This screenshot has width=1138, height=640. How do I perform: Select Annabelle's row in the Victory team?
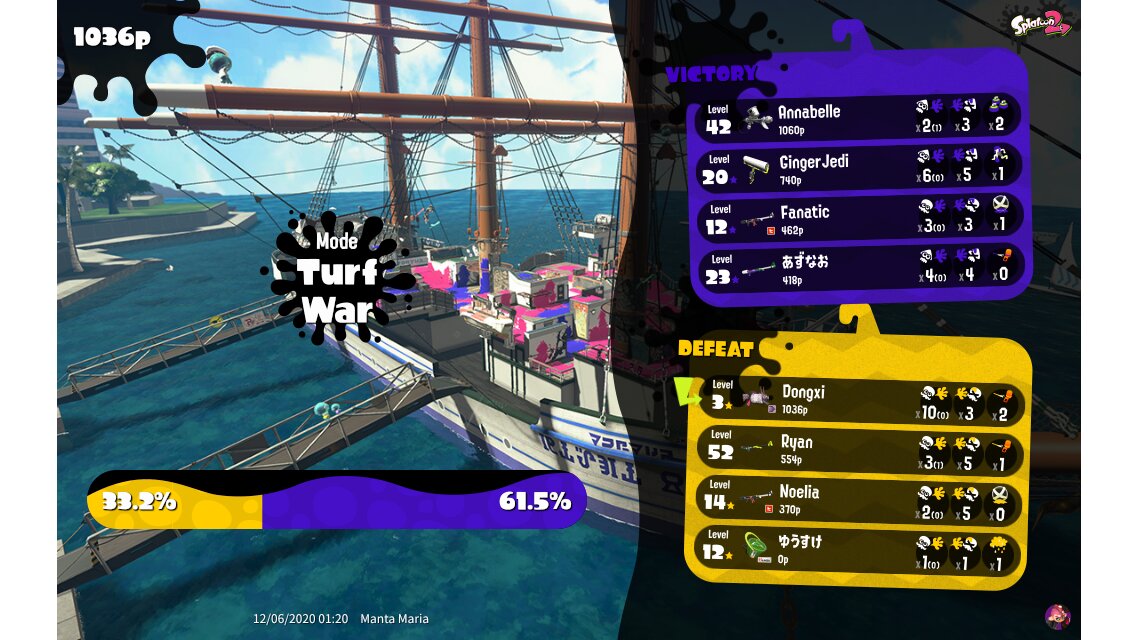tap(858, 118)
